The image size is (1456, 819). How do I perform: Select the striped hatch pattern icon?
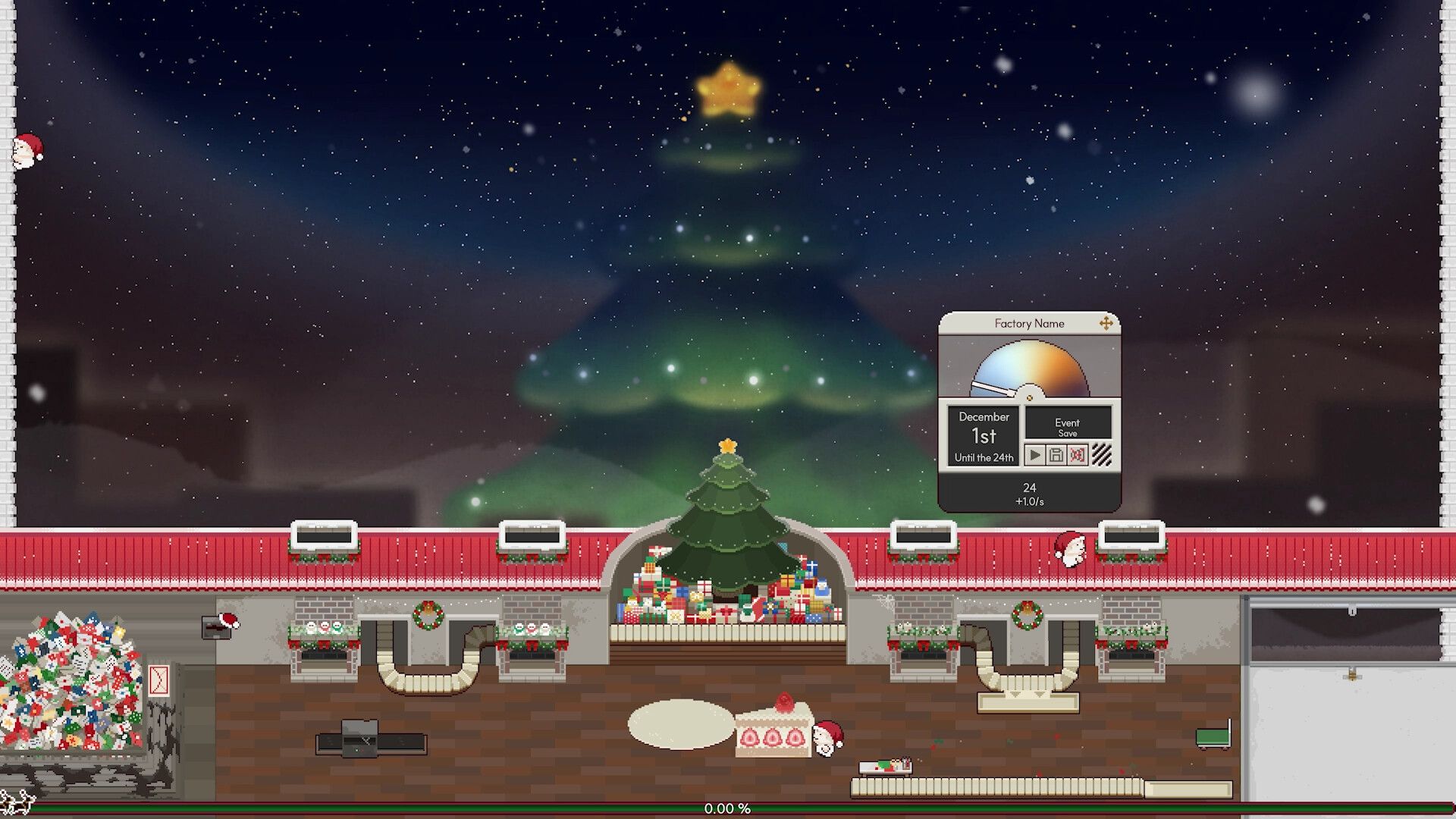click(x=1102, y=454)
